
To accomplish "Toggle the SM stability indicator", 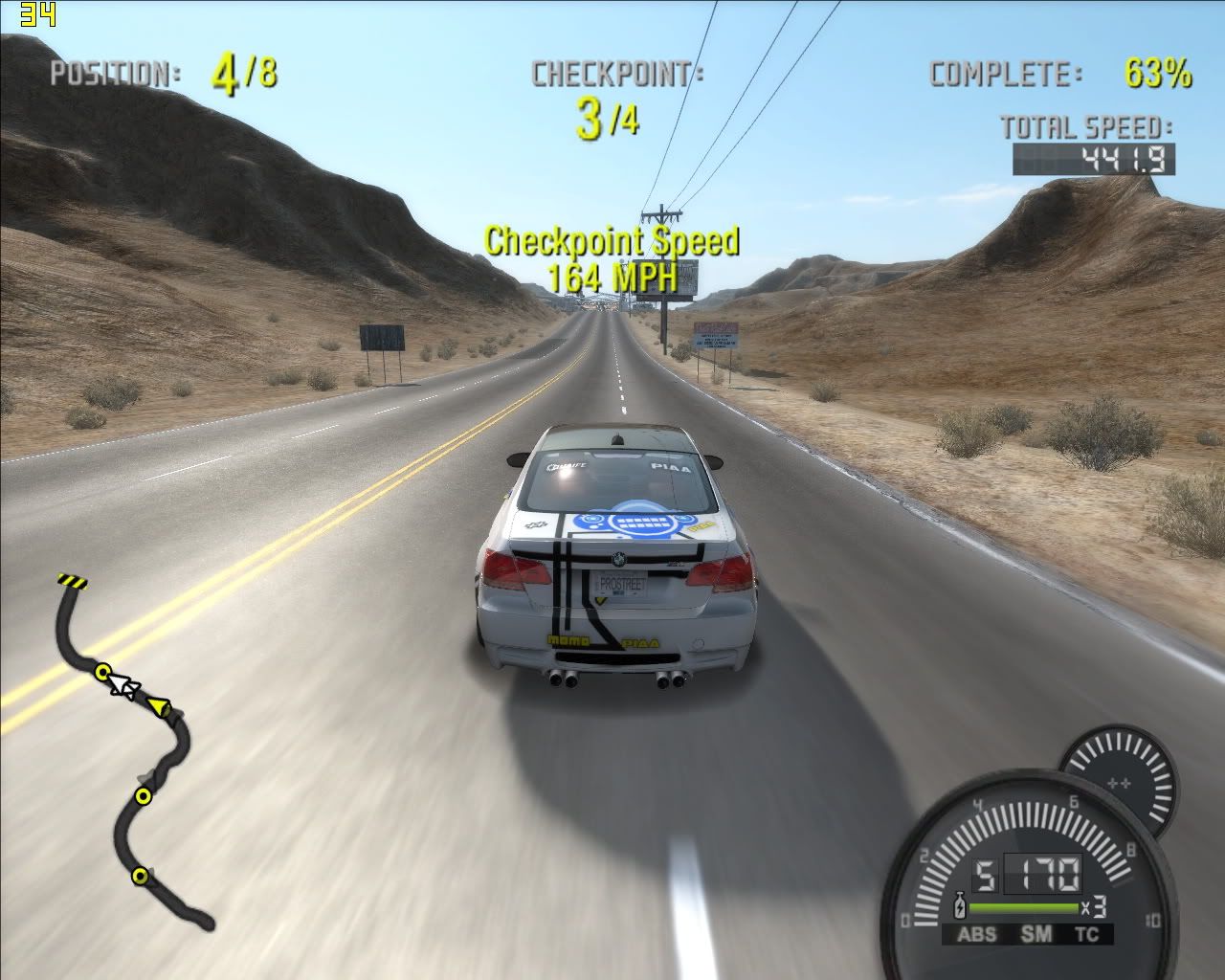I will pyautogui.click(x=1035, y=935).
